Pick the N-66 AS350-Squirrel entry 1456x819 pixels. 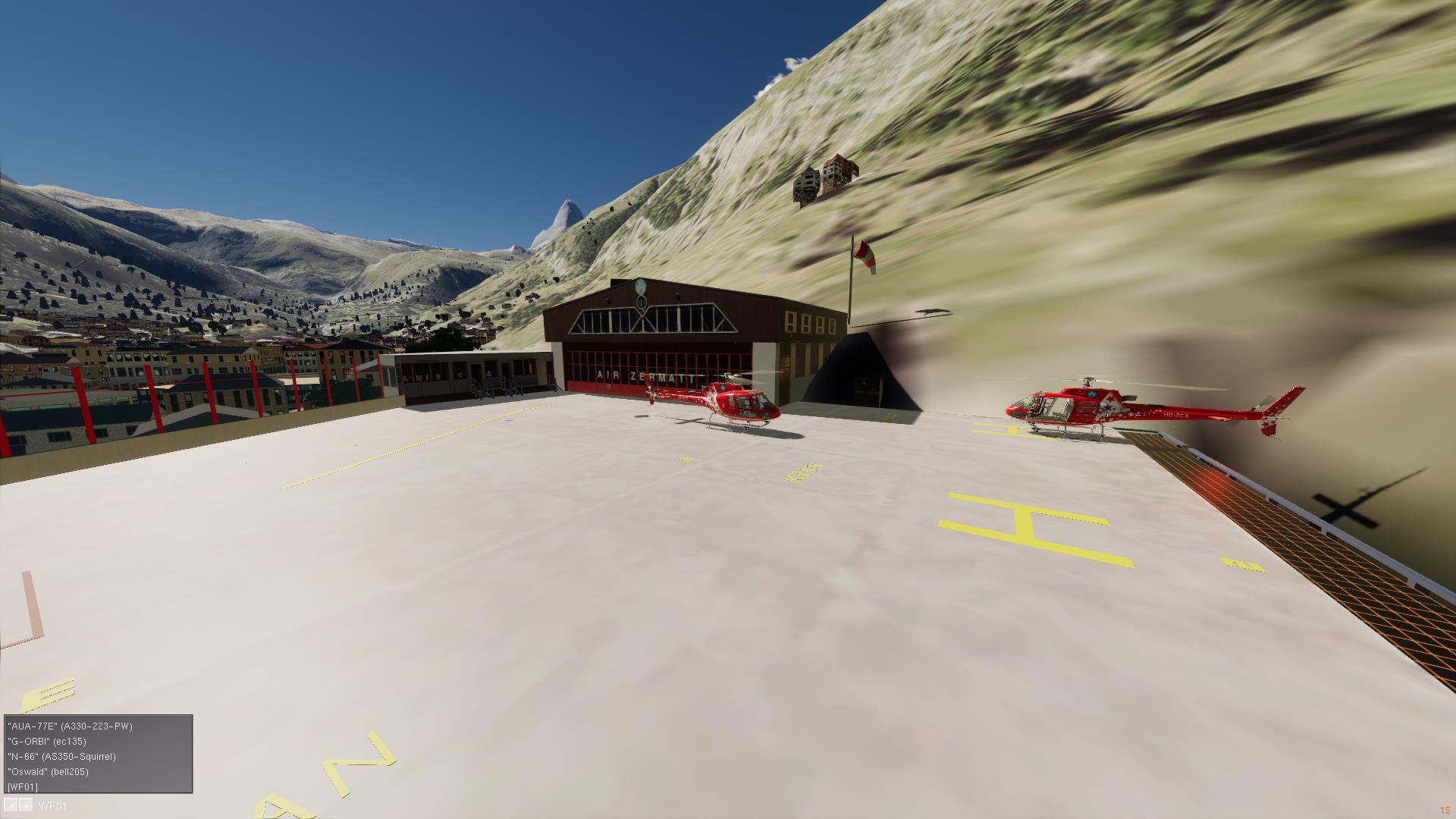point(61,757)
